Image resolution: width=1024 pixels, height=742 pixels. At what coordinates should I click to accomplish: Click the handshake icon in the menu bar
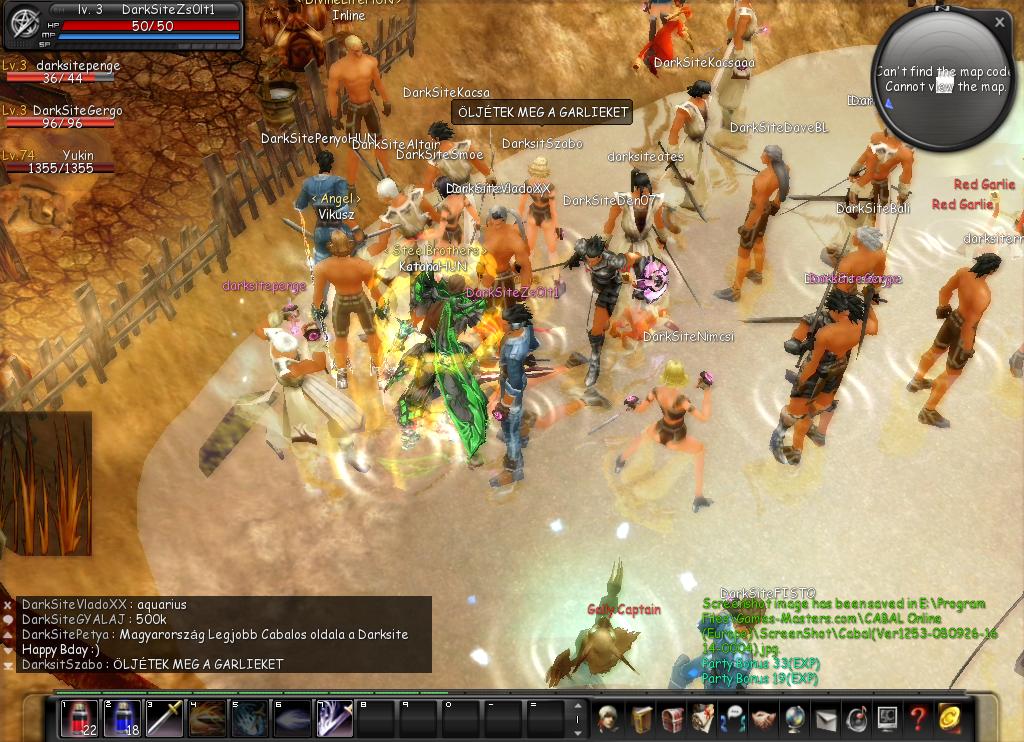coord(764,718)
